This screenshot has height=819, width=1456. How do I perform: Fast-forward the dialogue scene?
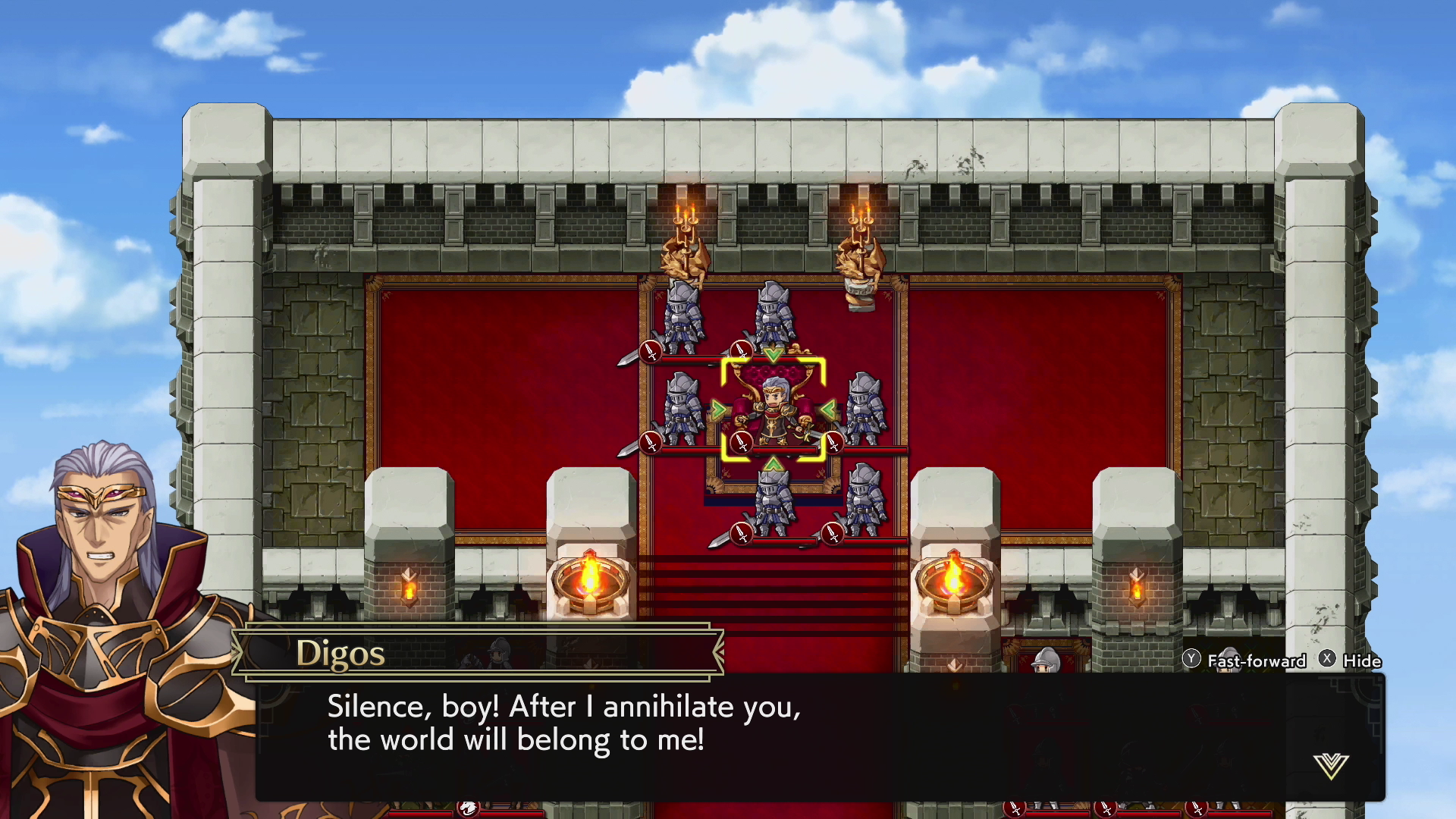coord(1244,661)
